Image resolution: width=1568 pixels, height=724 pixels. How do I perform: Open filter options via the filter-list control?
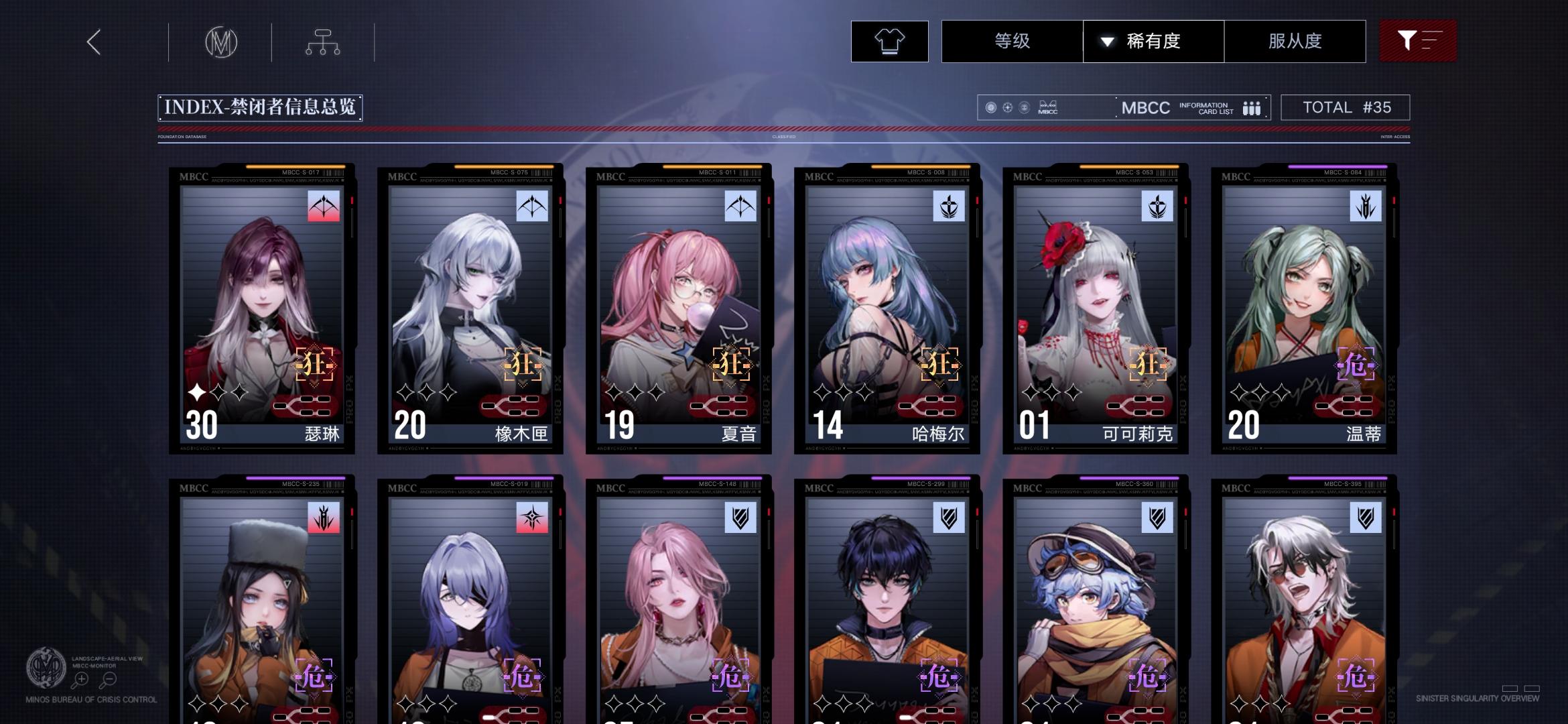pos(1417,41)
